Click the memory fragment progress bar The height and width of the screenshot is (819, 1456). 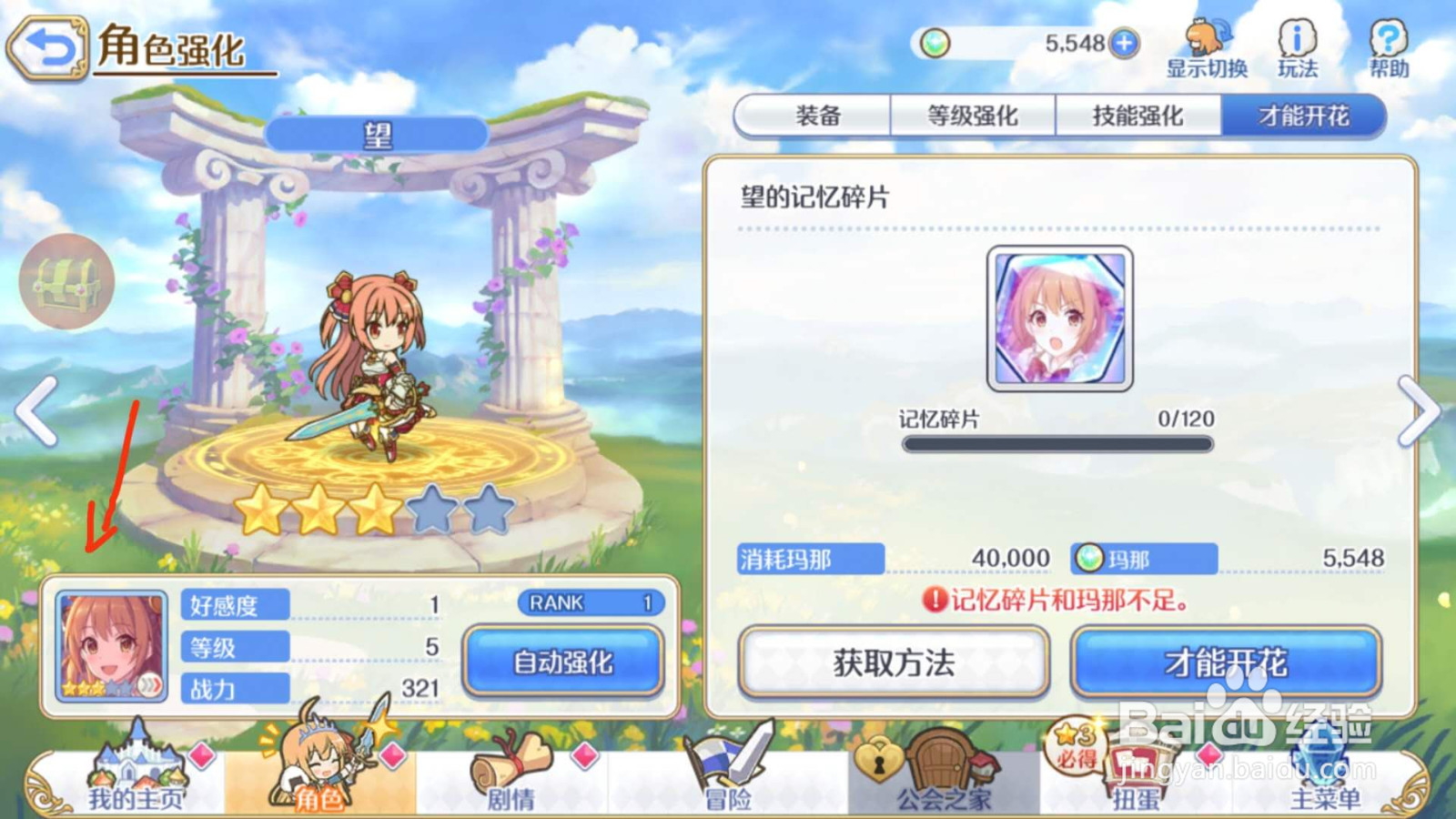tap(1057, 443)
